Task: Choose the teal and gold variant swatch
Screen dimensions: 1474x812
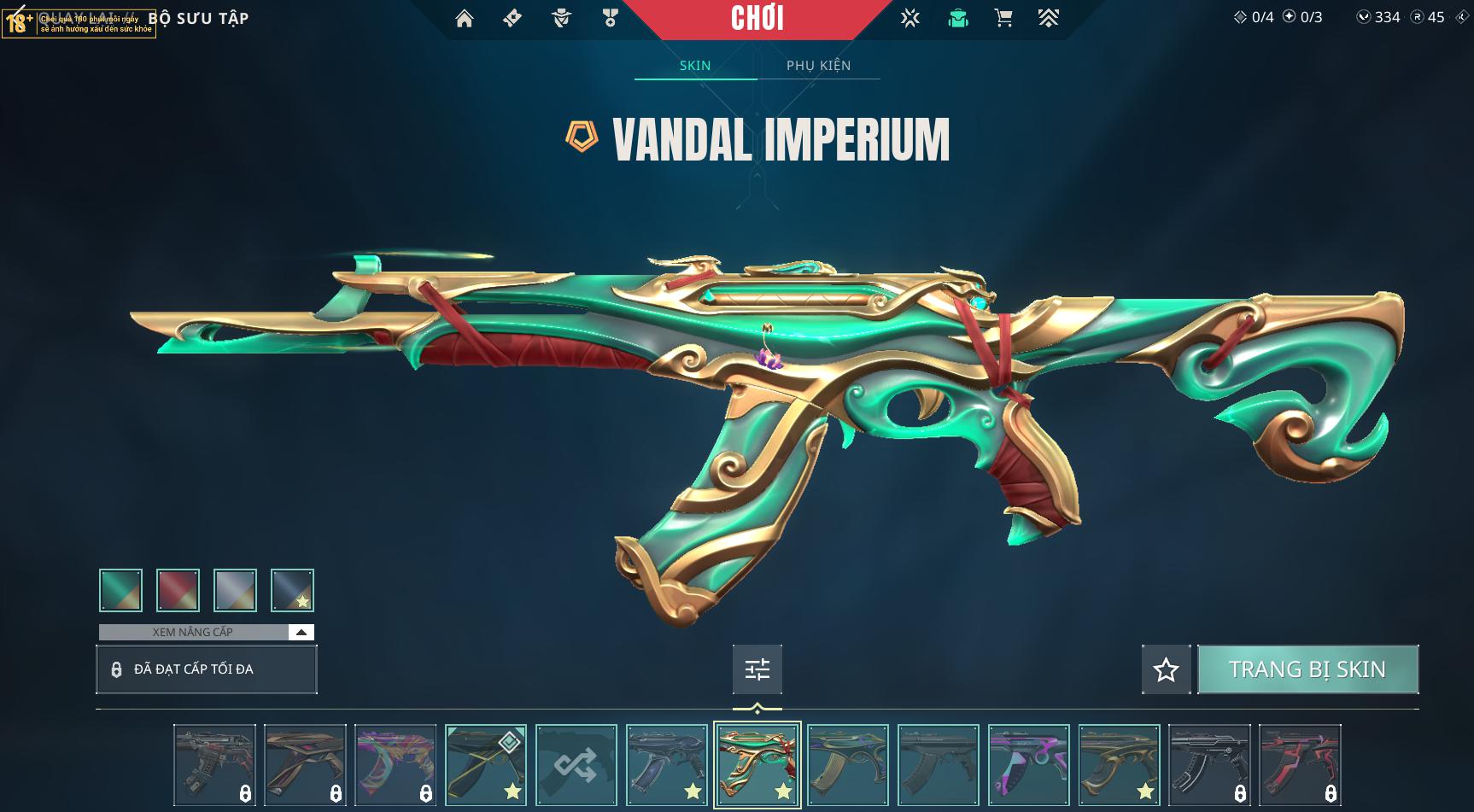Action: [120, 590]
